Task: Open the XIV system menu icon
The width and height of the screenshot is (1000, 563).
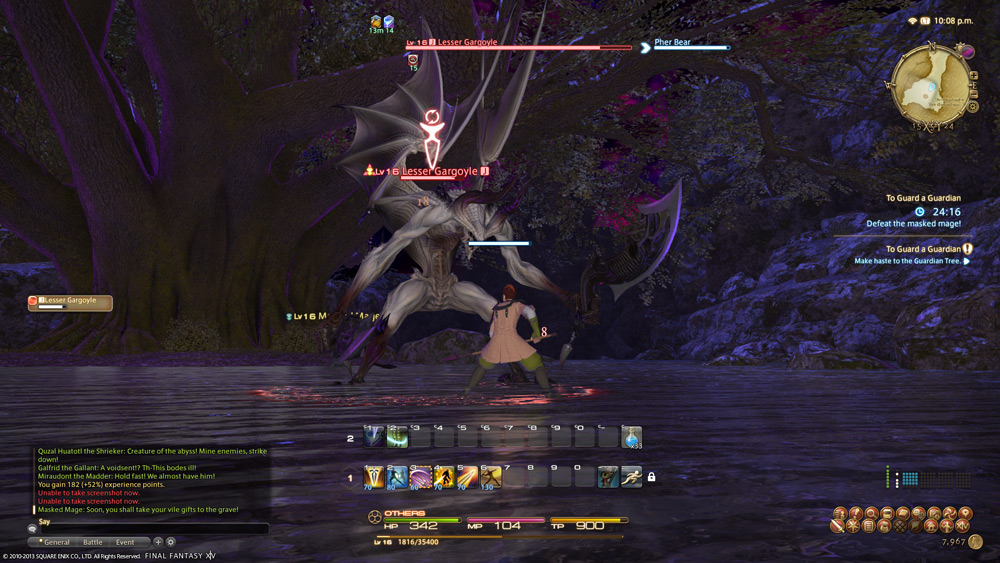Action: [x=963, y=526]
